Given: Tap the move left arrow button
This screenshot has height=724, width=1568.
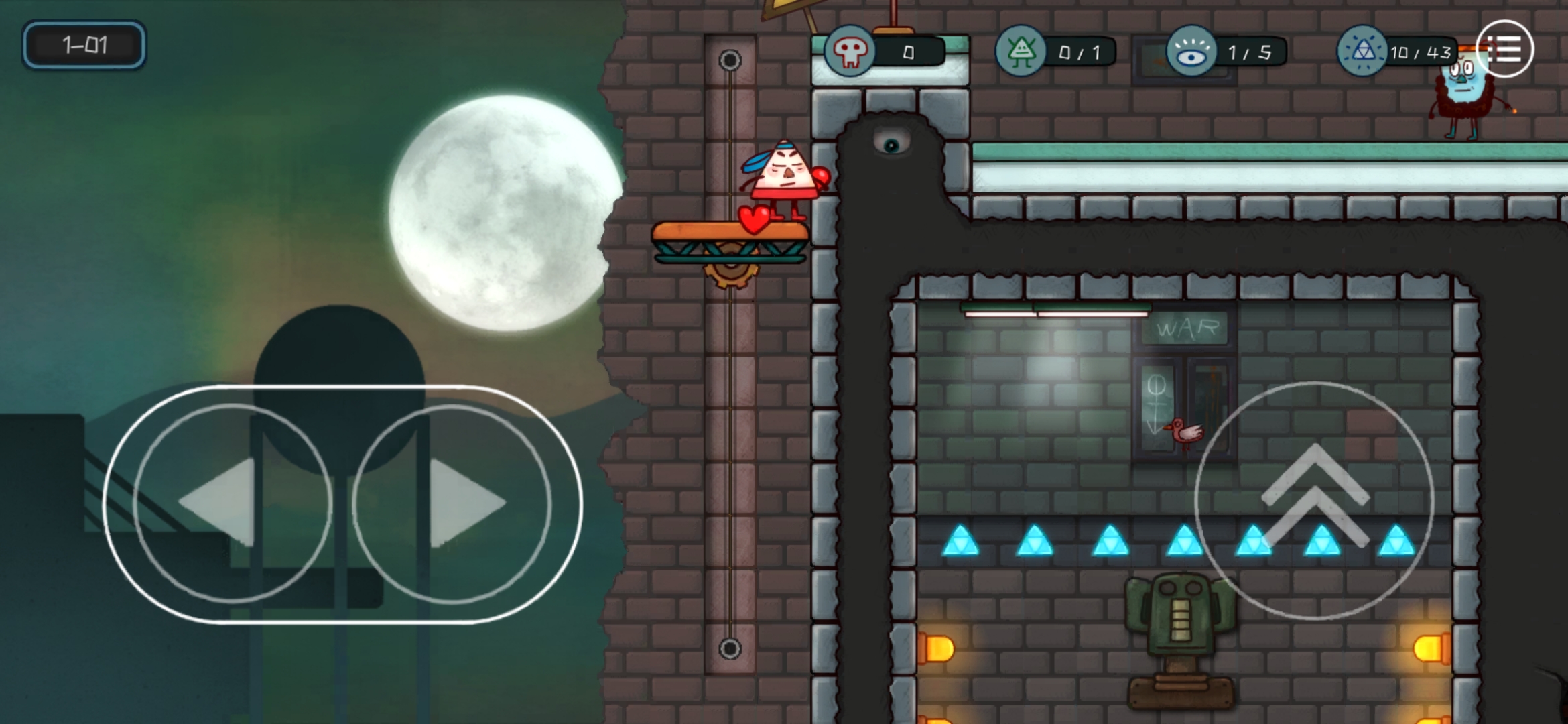Looking at the screenshot, I should [x=232, y=503].
